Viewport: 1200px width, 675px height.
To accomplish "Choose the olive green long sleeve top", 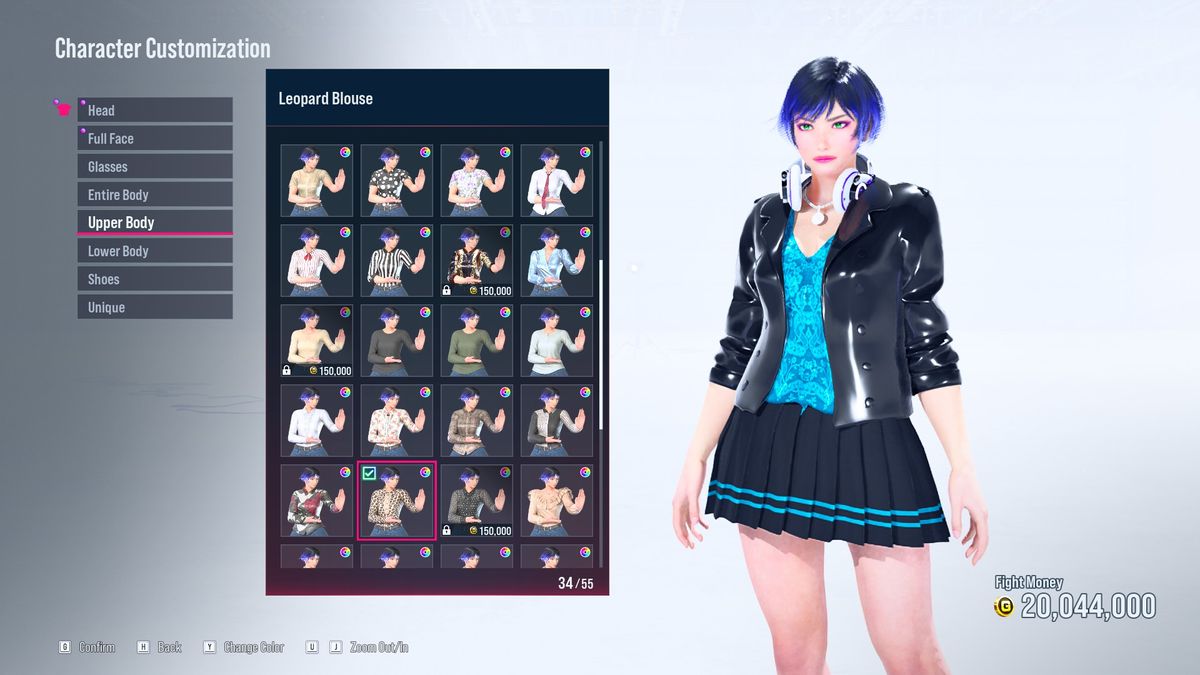I will (477, 340).
